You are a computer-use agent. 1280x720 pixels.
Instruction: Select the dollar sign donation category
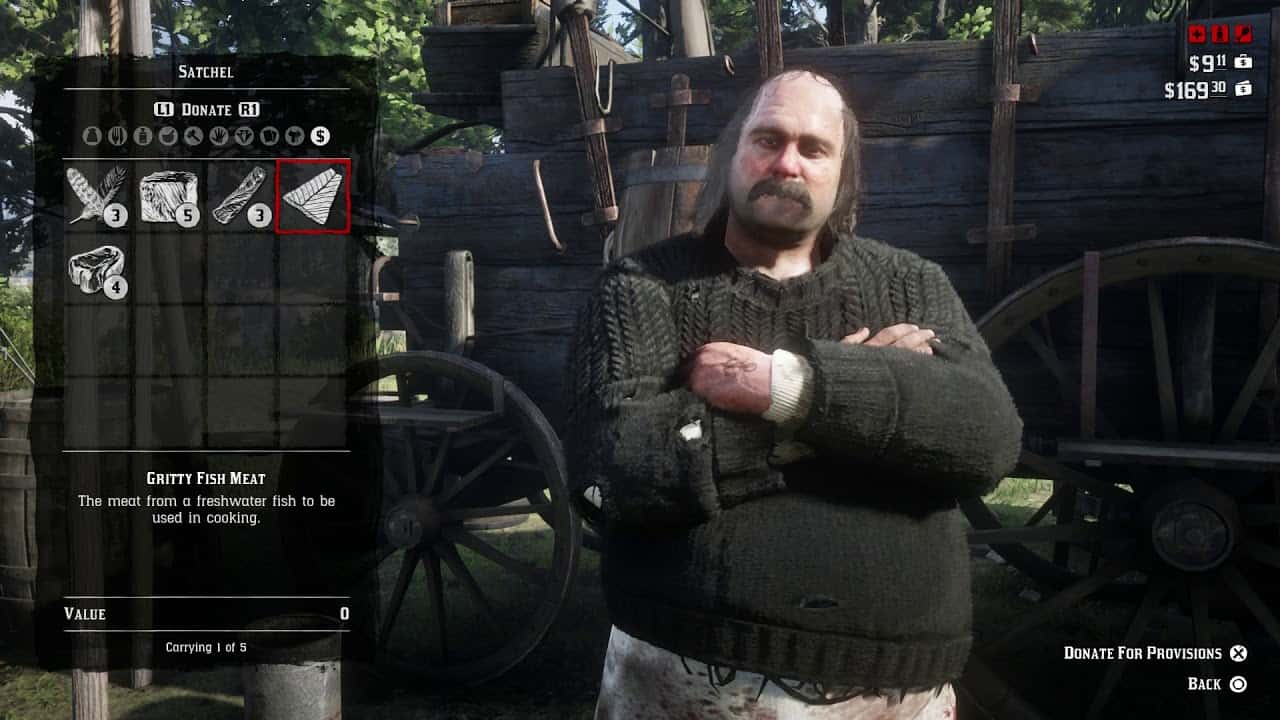(320, 136)
